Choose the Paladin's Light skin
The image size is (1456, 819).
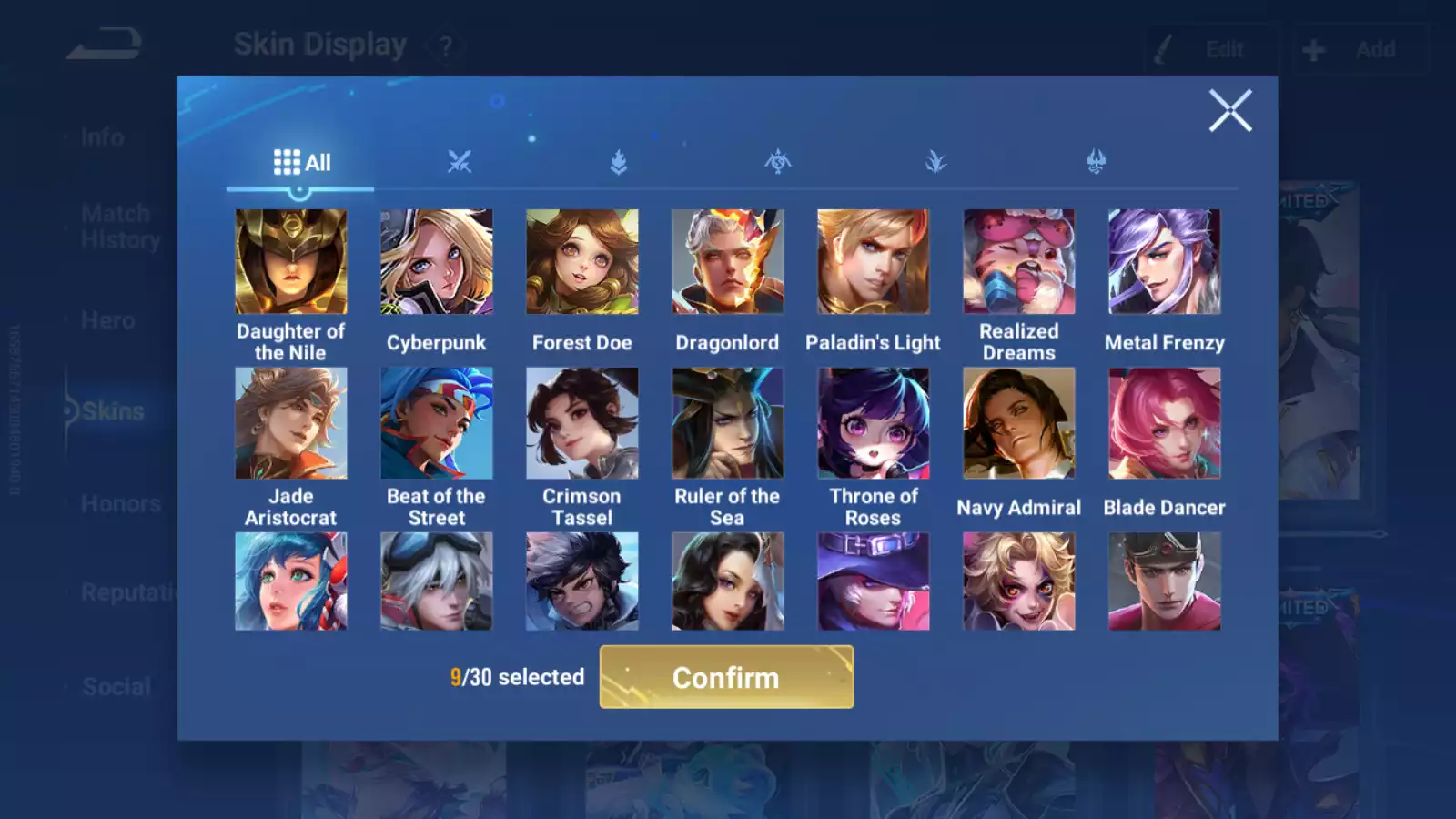pyautogui.click(x=874, y=262)
